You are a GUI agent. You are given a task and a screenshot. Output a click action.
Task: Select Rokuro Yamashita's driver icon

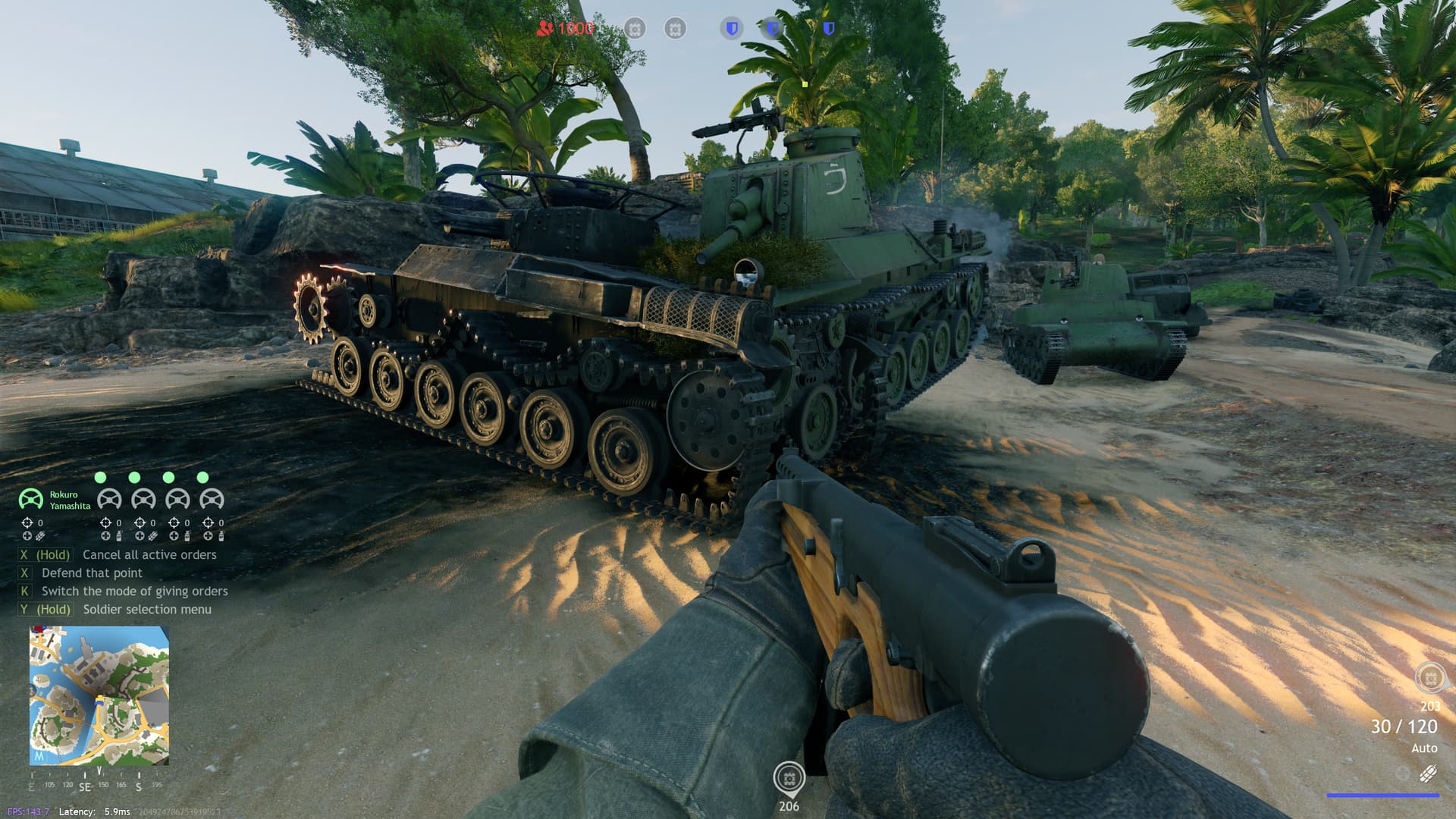click(30, 500)
